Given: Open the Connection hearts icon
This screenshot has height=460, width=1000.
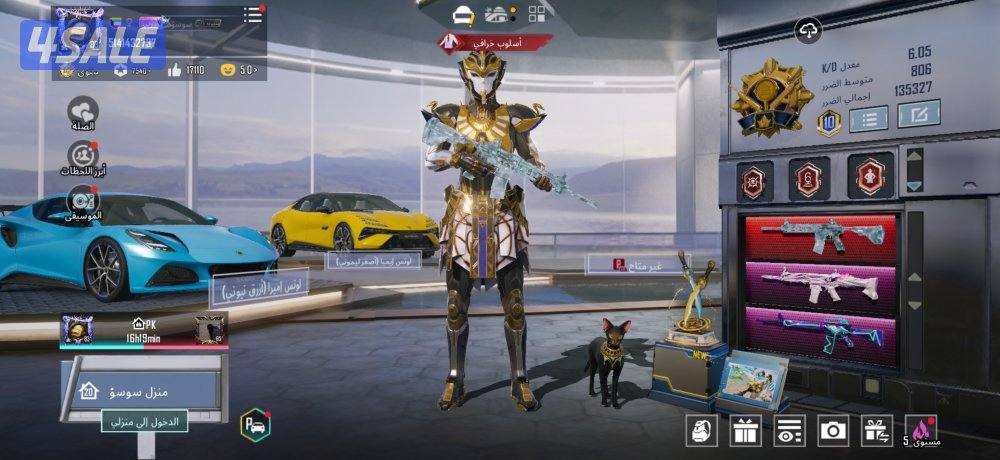Looking at the screenshot, I should coord(83,111).
